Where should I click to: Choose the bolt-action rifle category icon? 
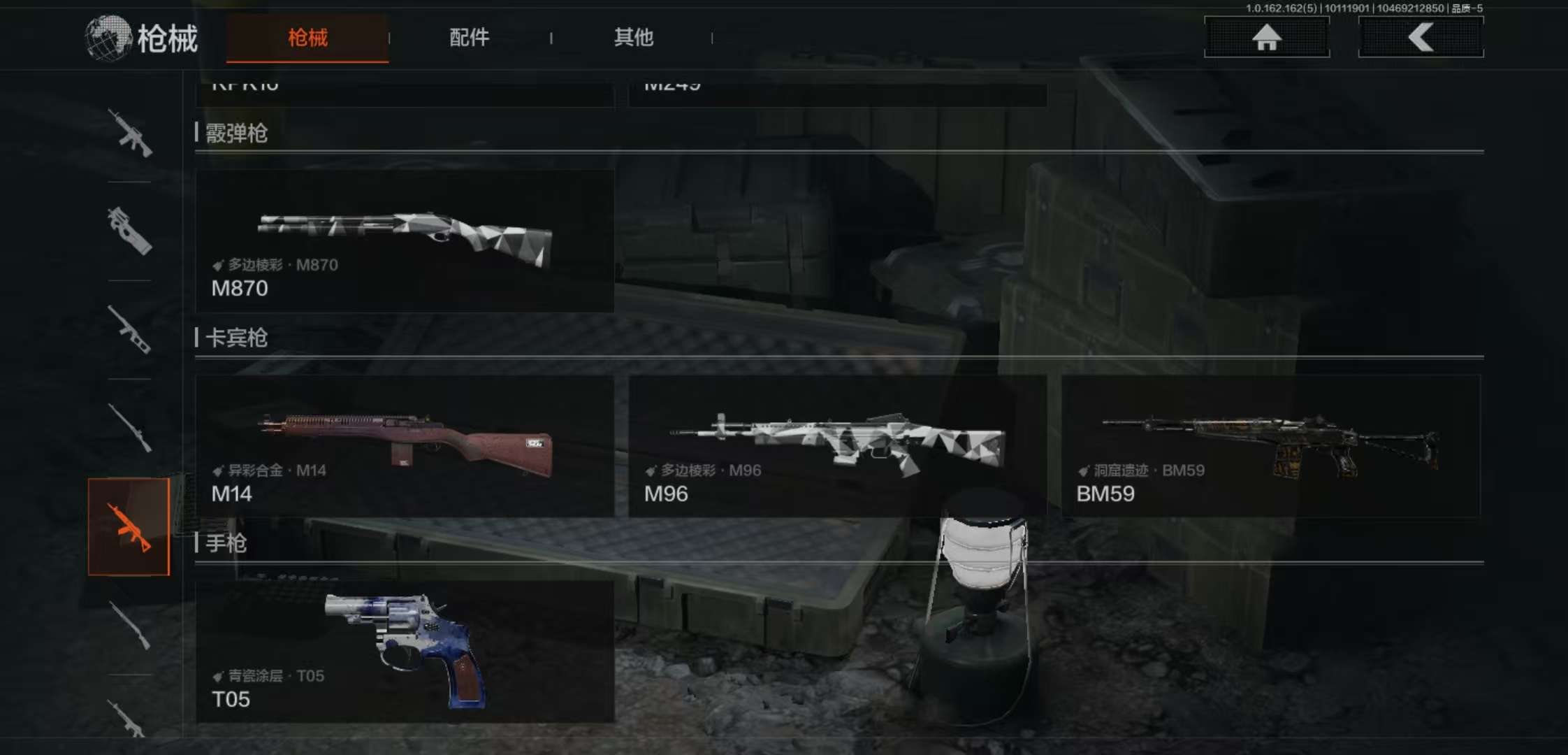[x=130, y=428]
